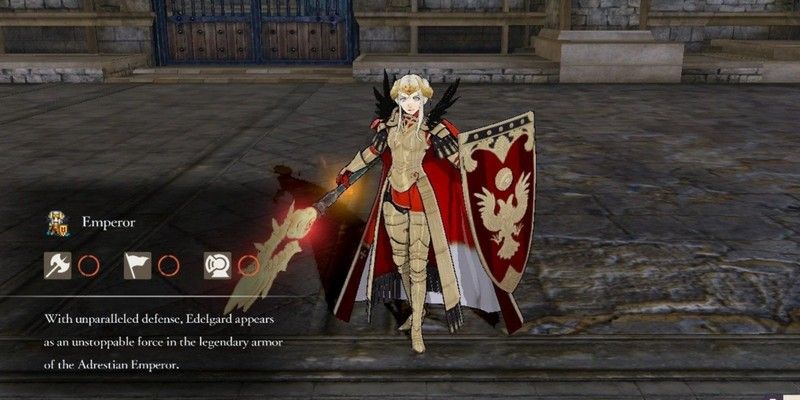Choose the heavy armor helmet icon
The width and height of the screenshot is (800, 400).
tap(217, 265)
